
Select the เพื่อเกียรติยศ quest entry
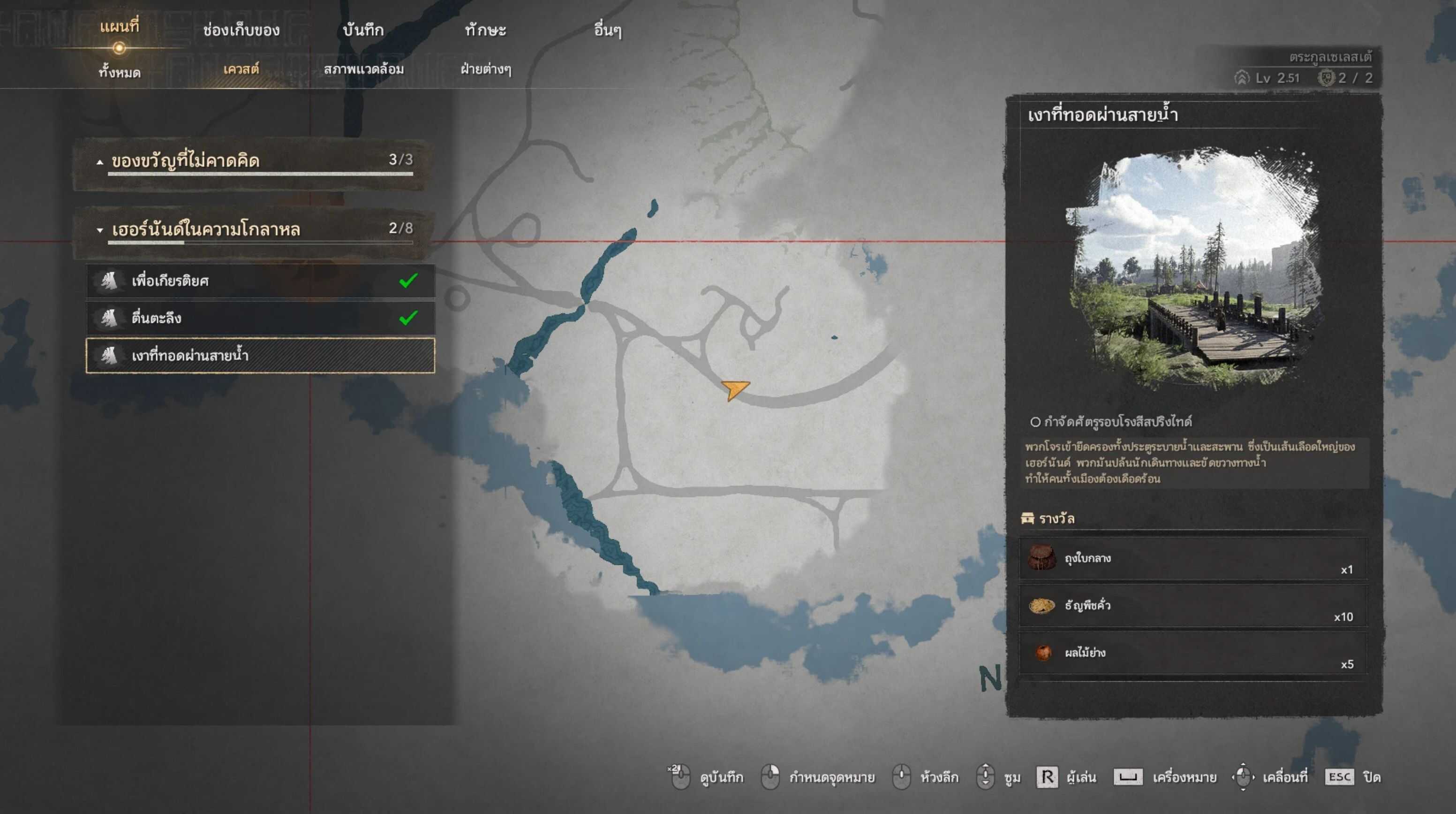click(x=260, y=281)
